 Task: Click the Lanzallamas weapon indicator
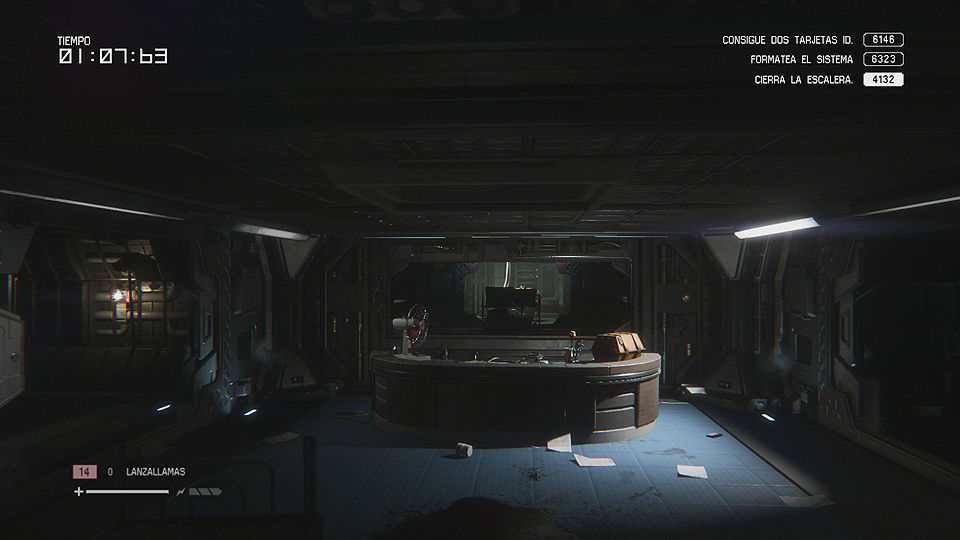click(x=155, y=471)
